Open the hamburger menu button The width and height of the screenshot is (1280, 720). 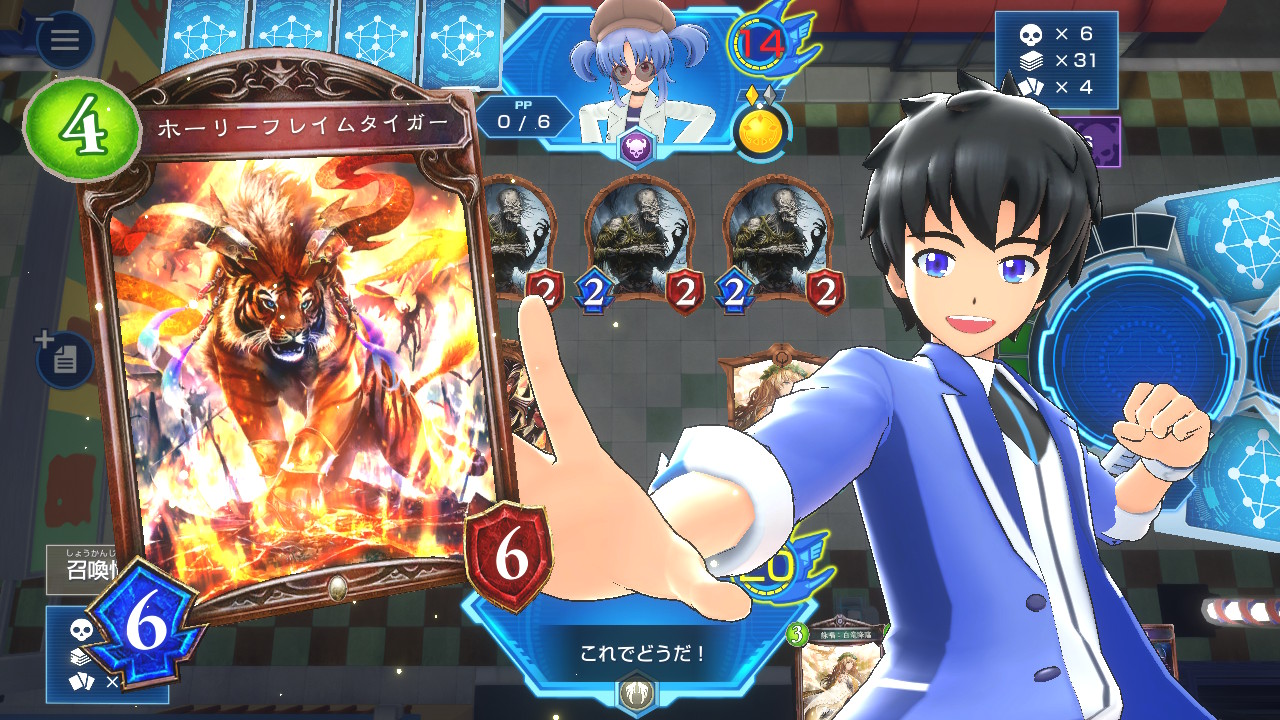(x=65, y=40)
